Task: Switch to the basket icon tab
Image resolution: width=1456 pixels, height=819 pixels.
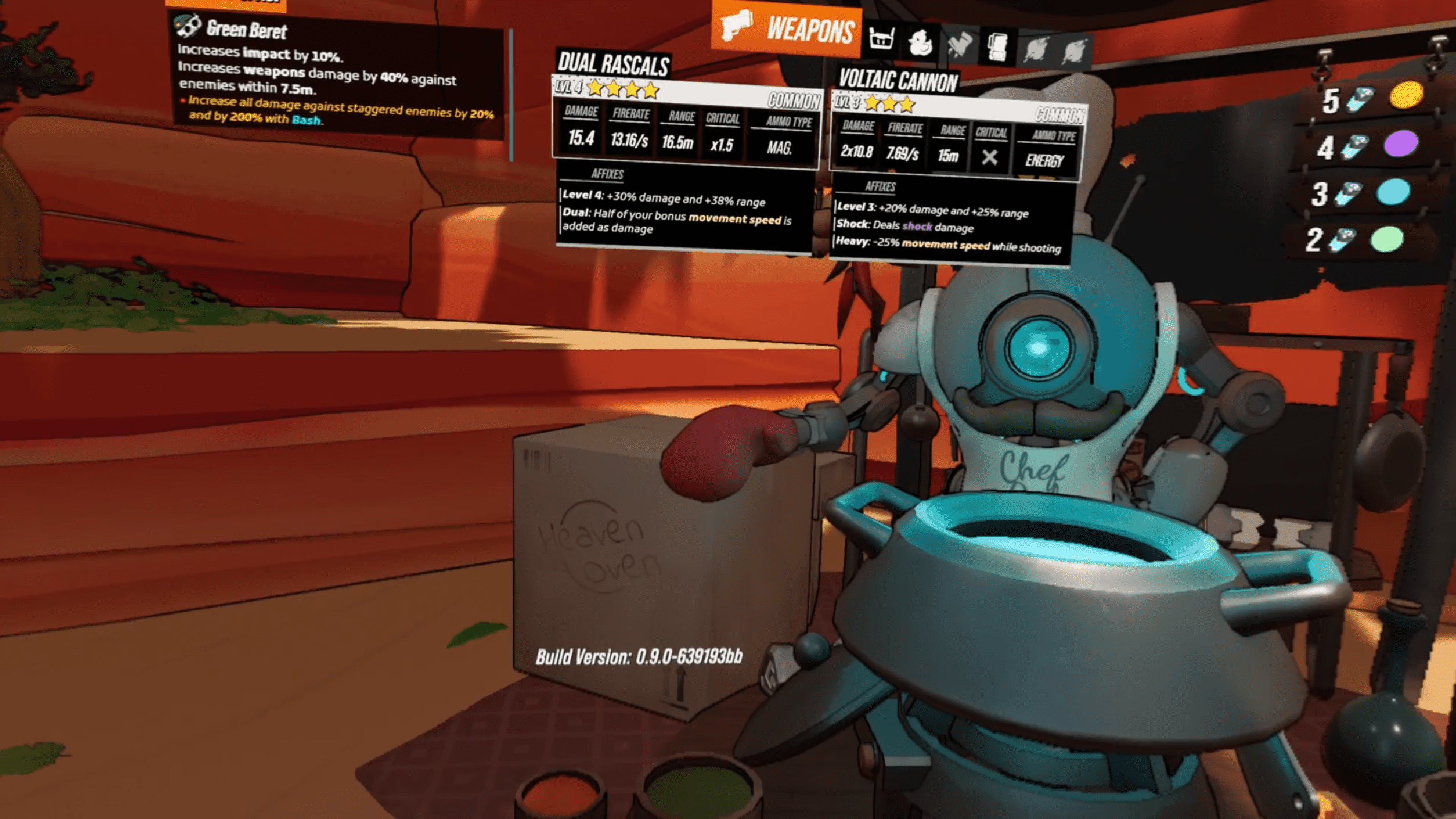Action: point(881,39)
